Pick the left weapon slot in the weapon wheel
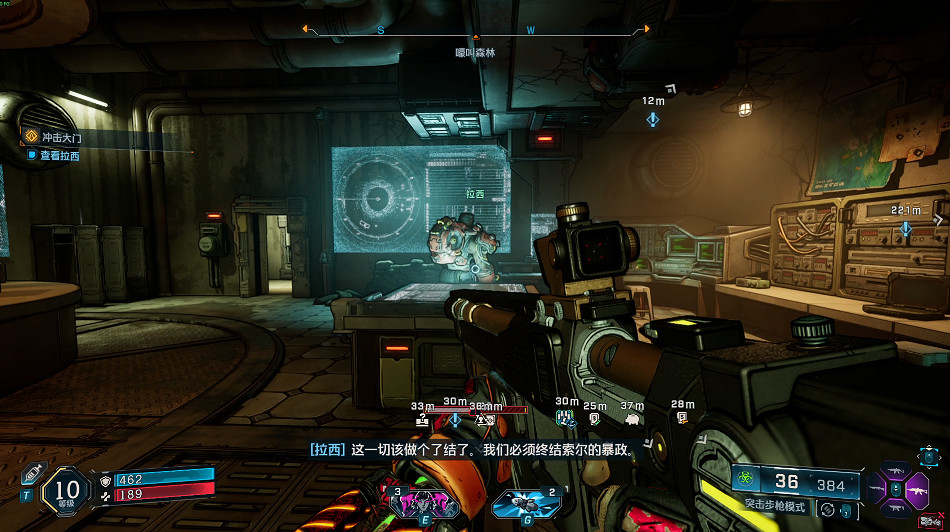 coord(877,490)
